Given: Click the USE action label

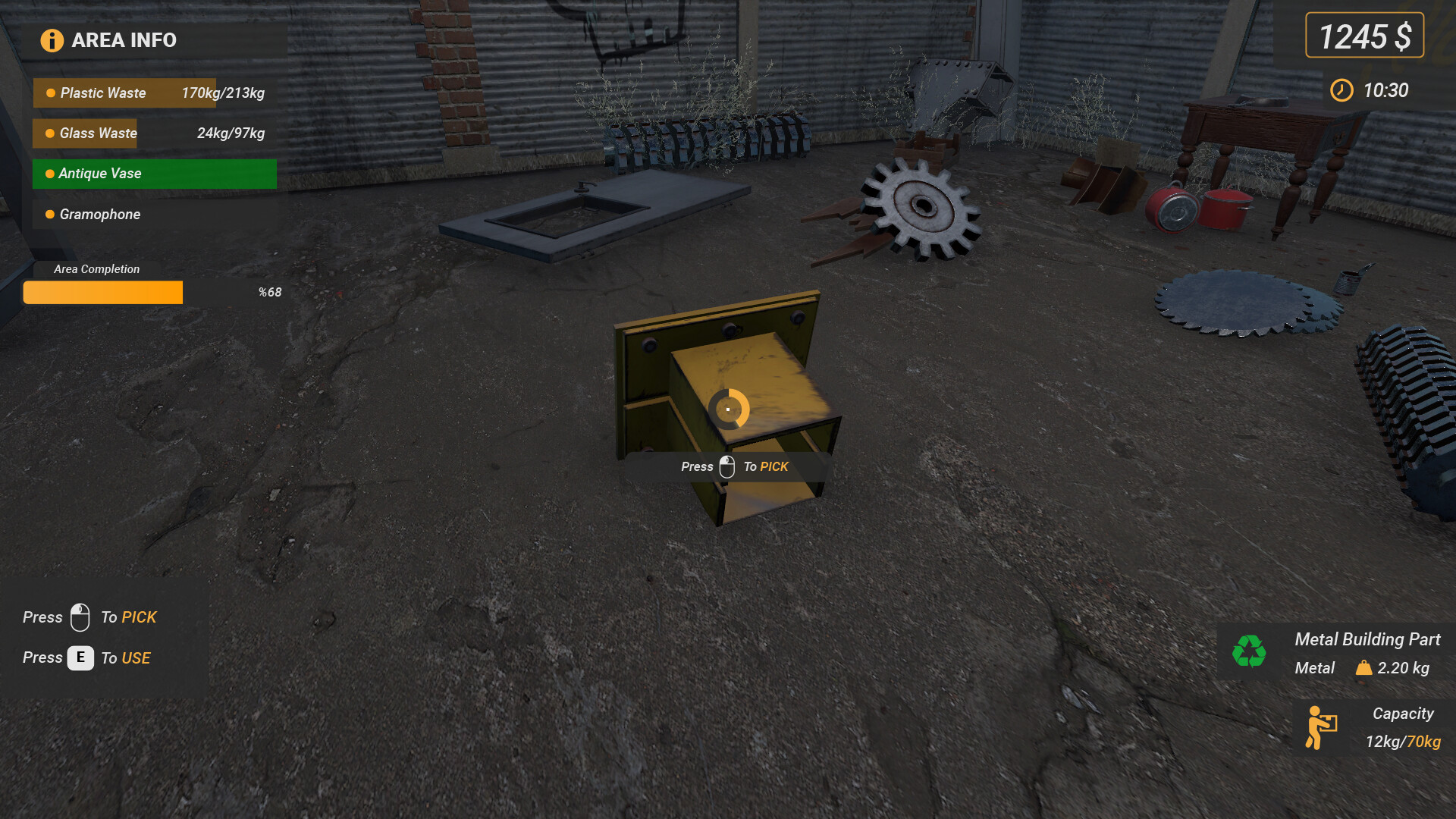Looking at the screenshot, I should coord(137,657).
